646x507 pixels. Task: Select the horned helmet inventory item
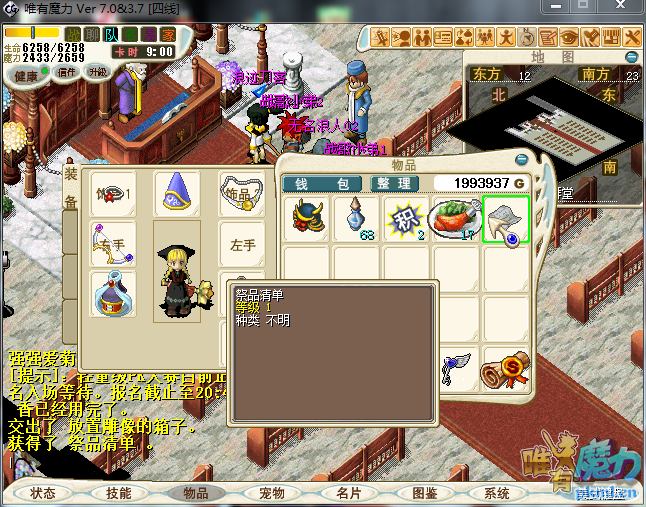308,219
